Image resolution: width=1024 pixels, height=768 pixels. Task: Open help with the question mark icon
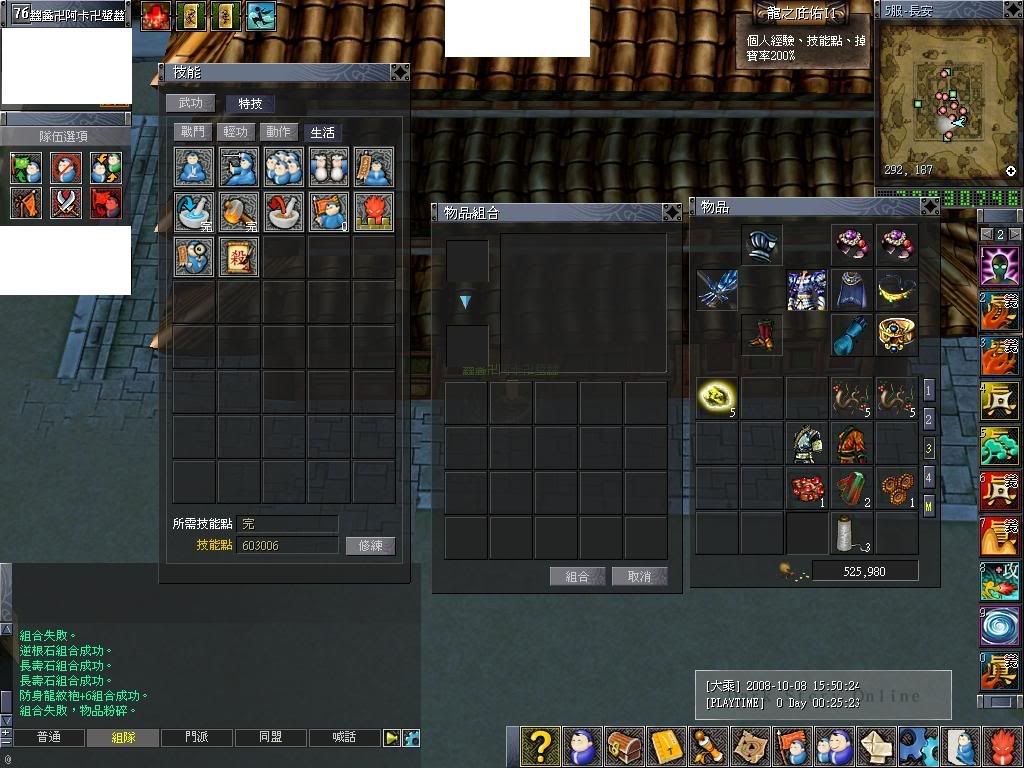pos(540,746)
